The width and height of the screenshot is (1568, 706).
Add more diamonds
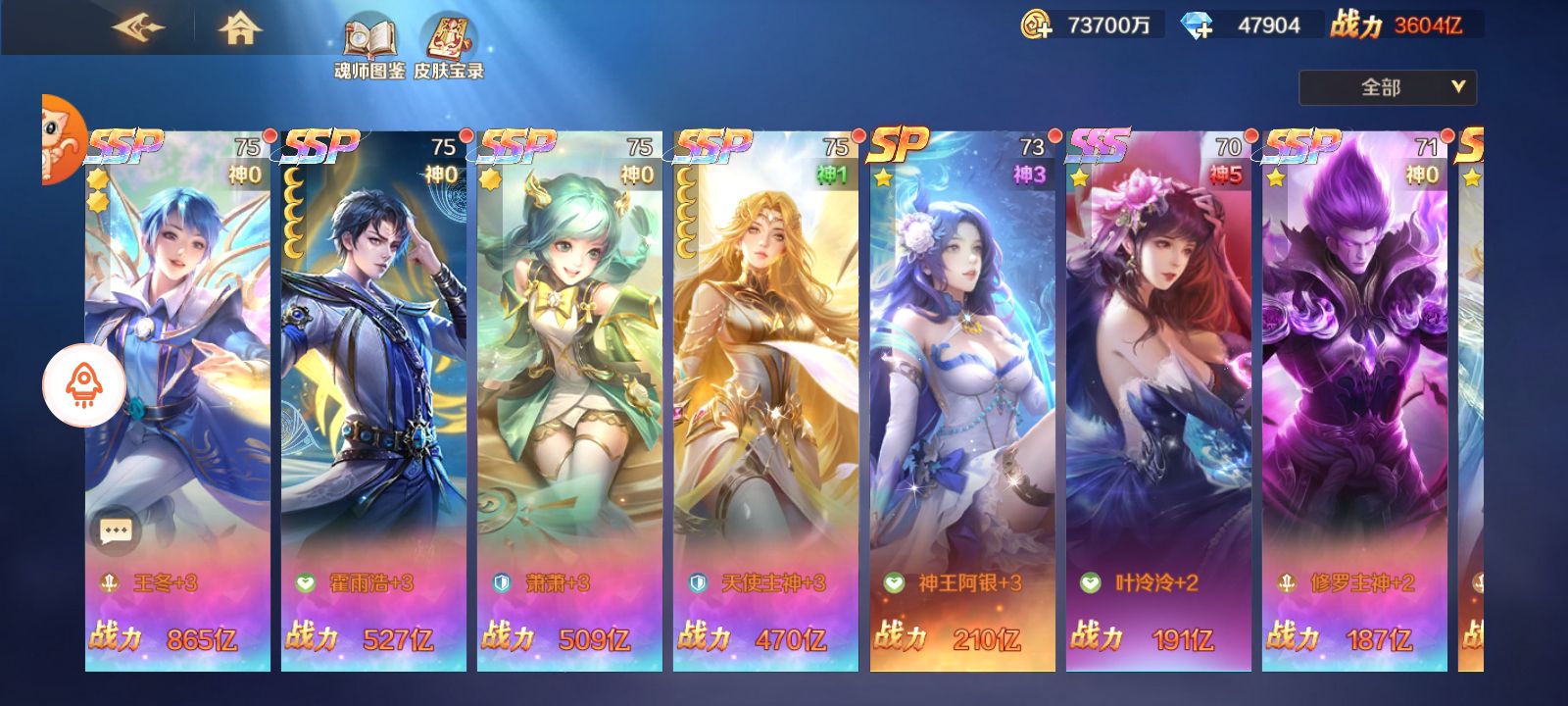pos(1197,25)
